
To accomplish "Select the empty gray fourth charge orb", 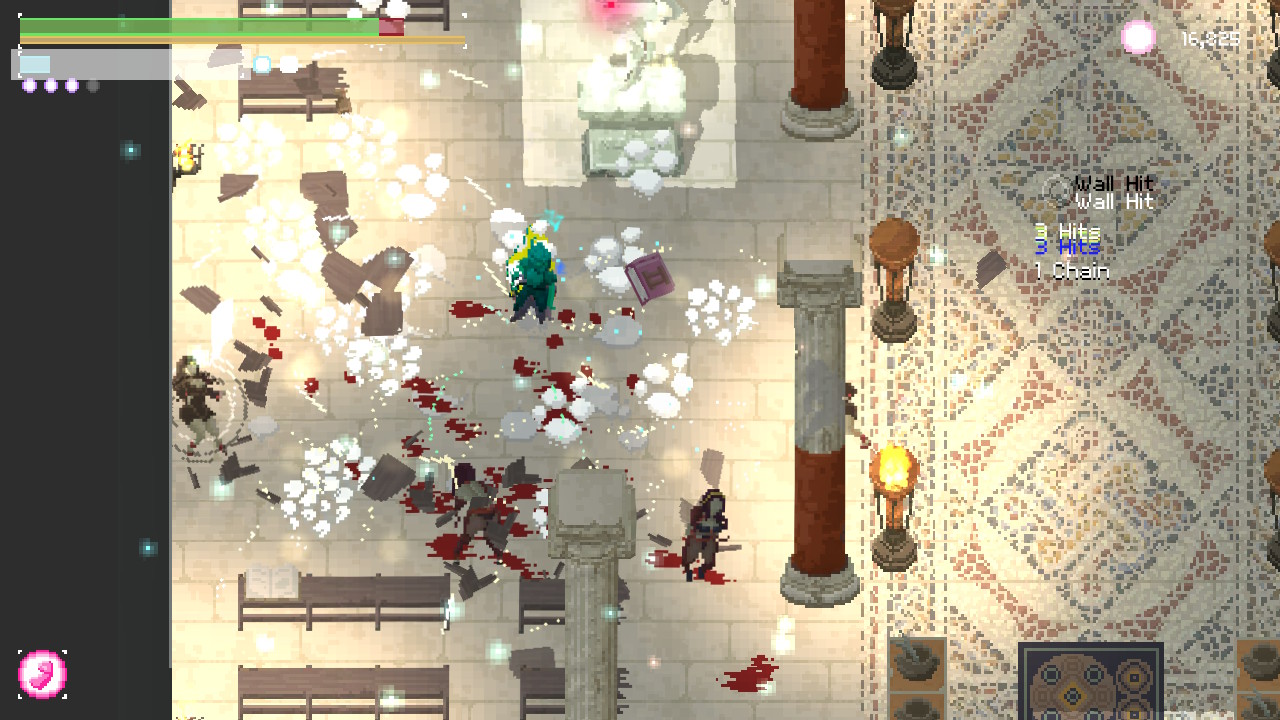I will pos(91,86).
